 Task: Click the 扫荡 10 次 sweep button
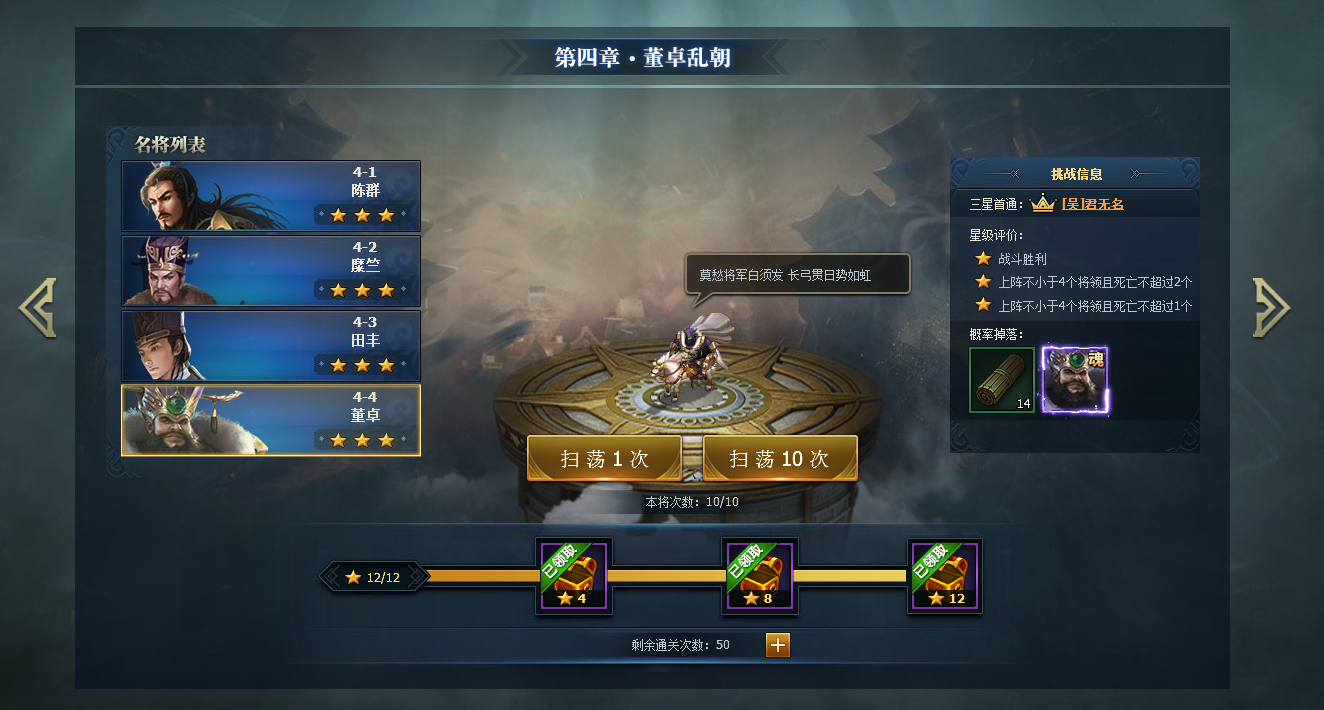780,459
